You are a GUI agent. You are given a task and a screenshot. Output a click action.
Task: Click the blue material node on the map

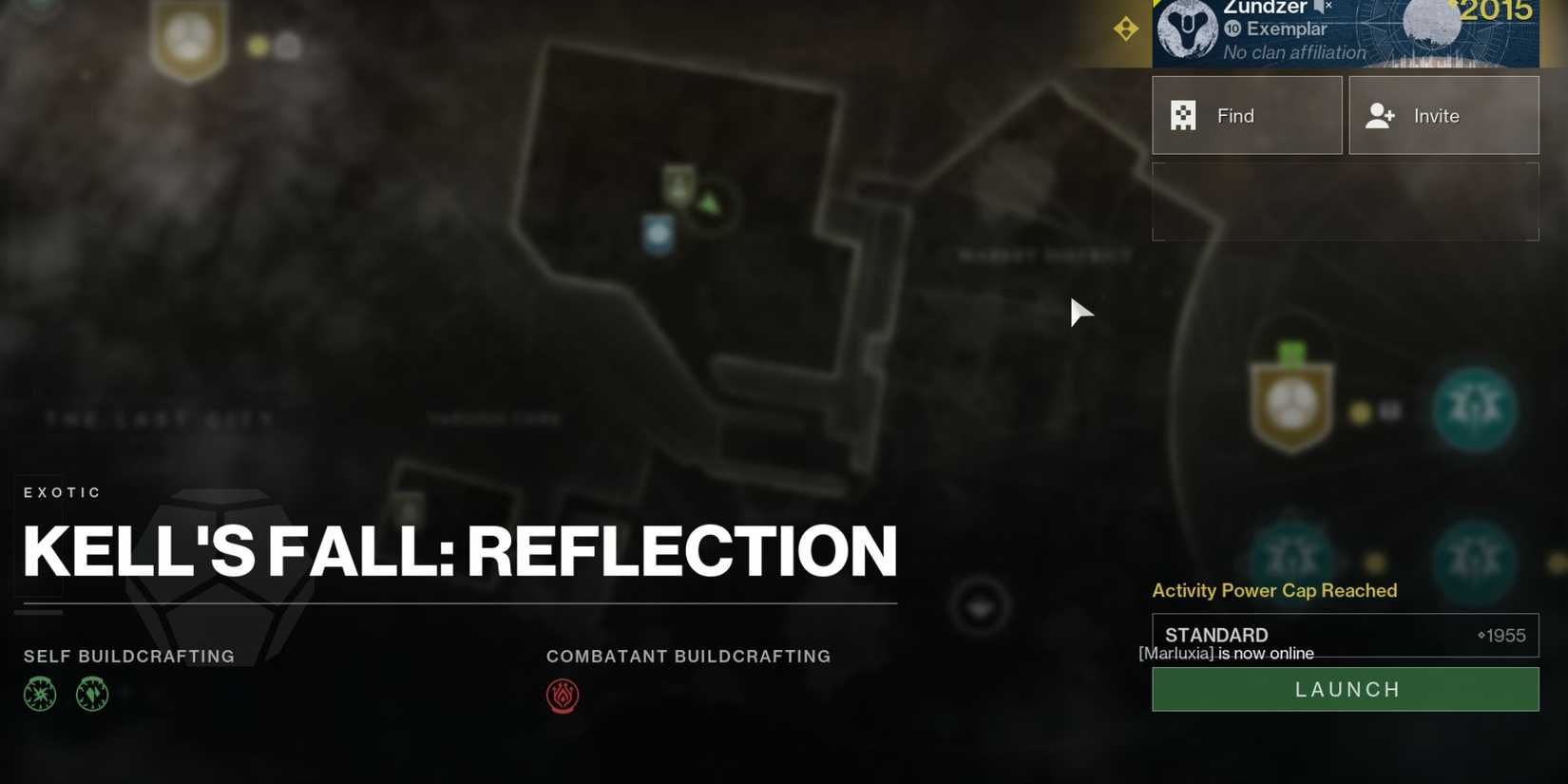658,233
